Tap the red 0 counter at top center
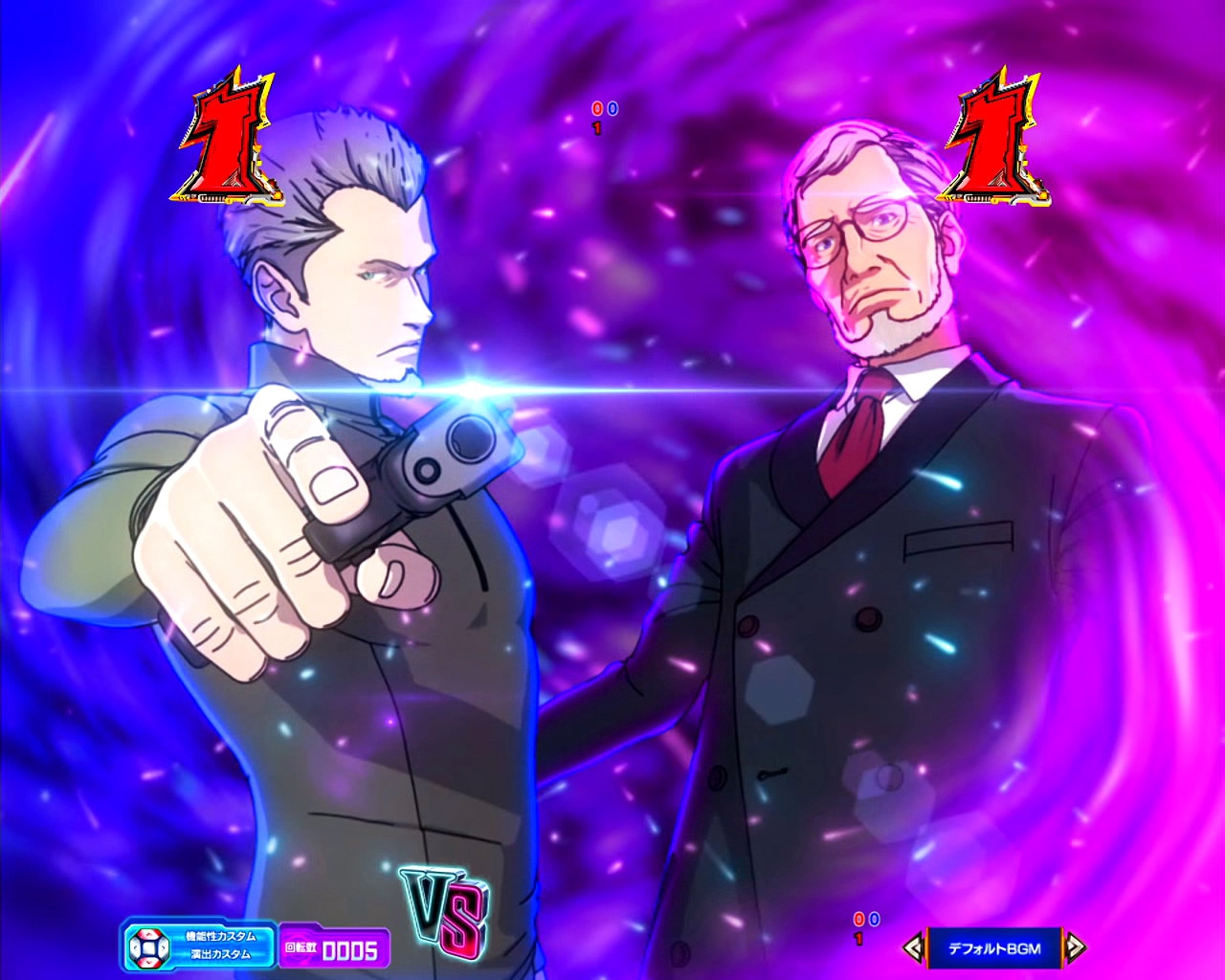The width and height of the screenshot is (1225, 980). [597, 107]
